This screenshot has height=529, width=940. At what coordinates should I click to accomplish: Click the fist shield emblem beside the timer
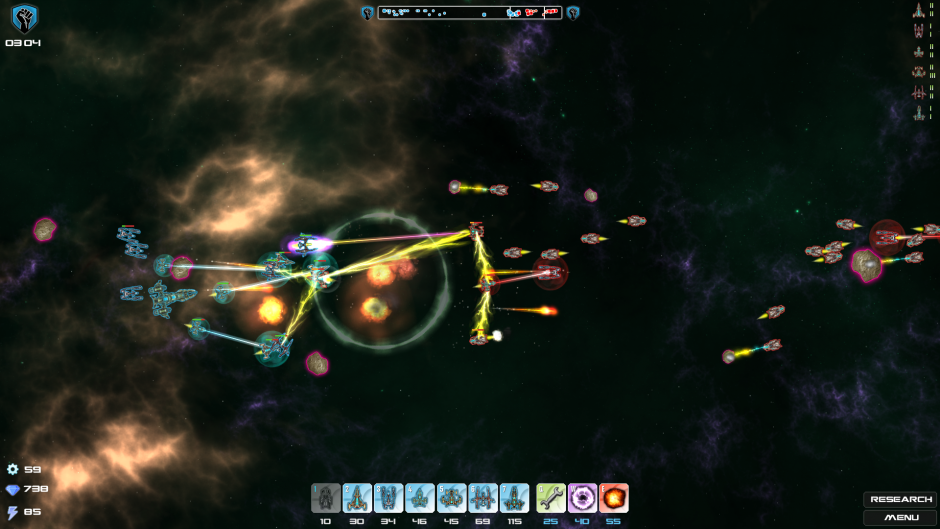pyautogui.click(x=24, y=17)
